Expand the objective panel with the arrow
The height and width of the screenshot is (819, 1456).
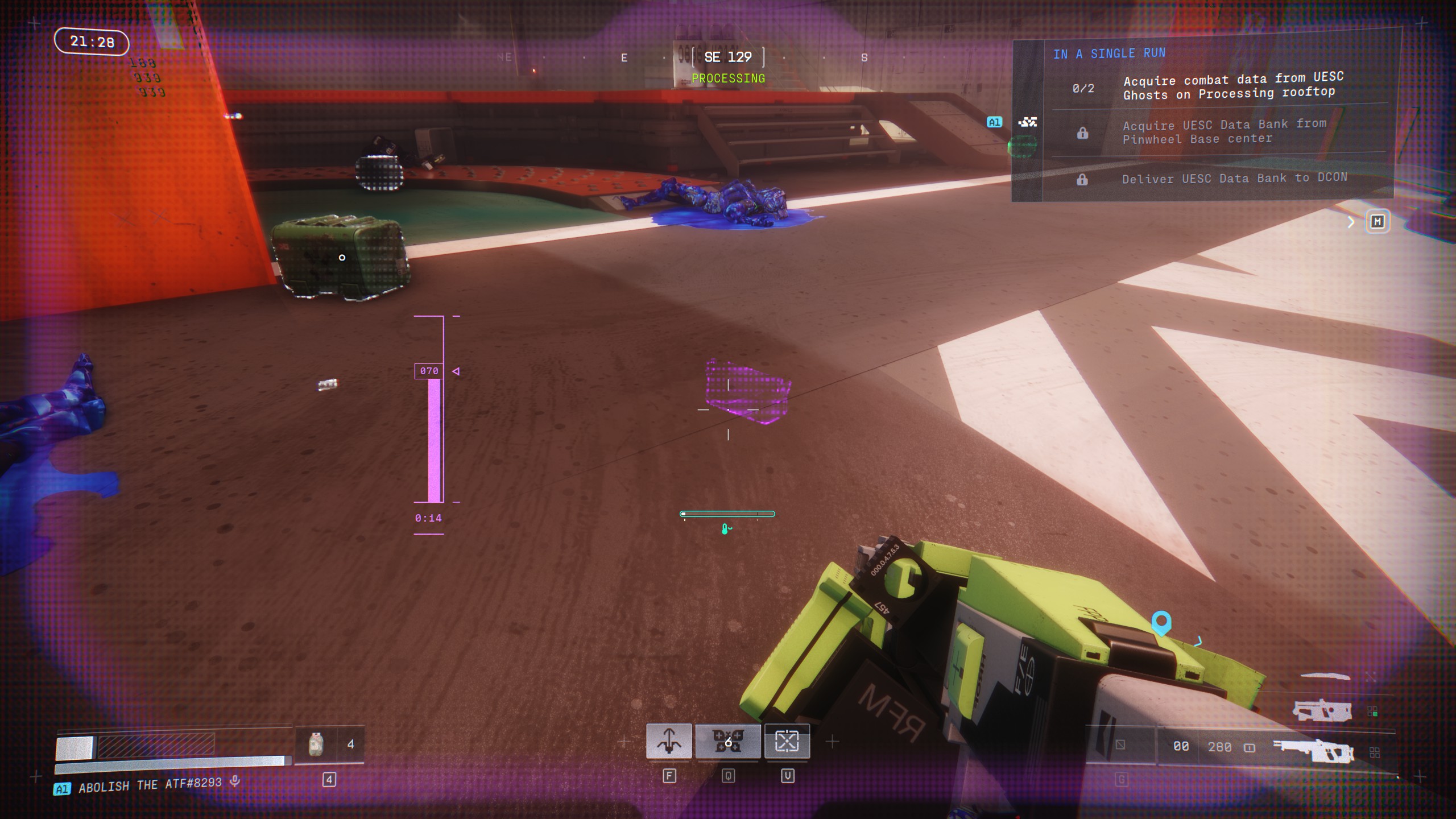[1351, 222]
